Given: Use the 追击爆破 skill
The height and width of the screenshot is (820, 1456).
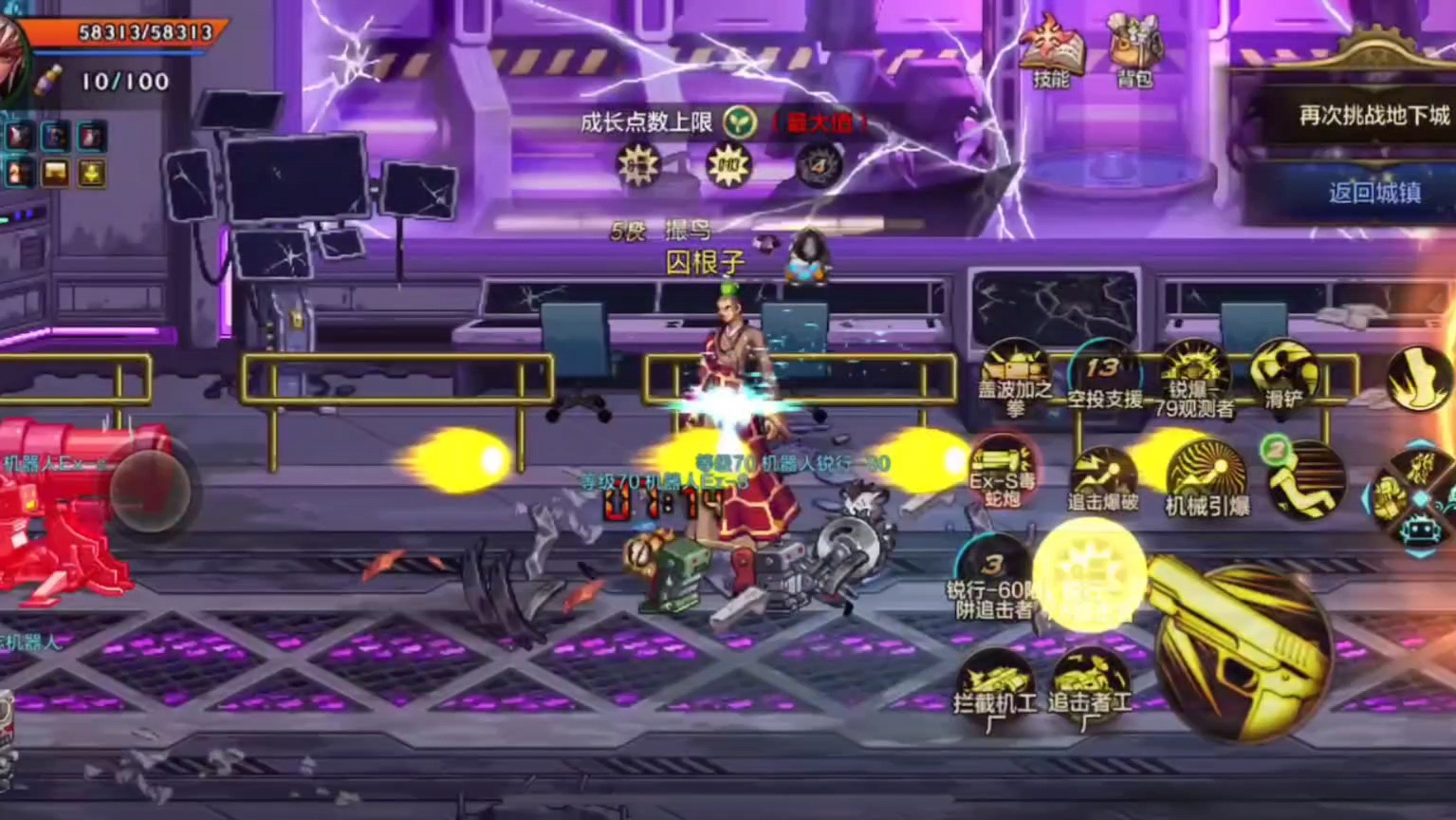Looking at the screenshot, I should point(1103,479).
